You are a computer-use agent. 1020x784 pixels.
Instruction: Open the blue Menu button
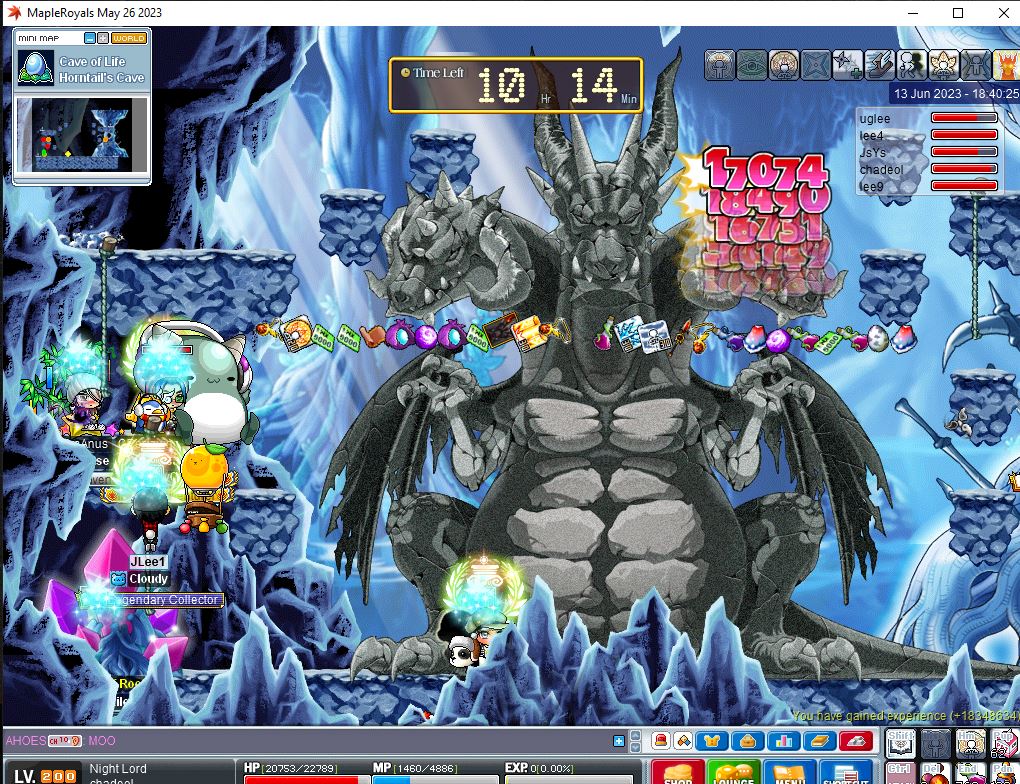click(789, 773)
